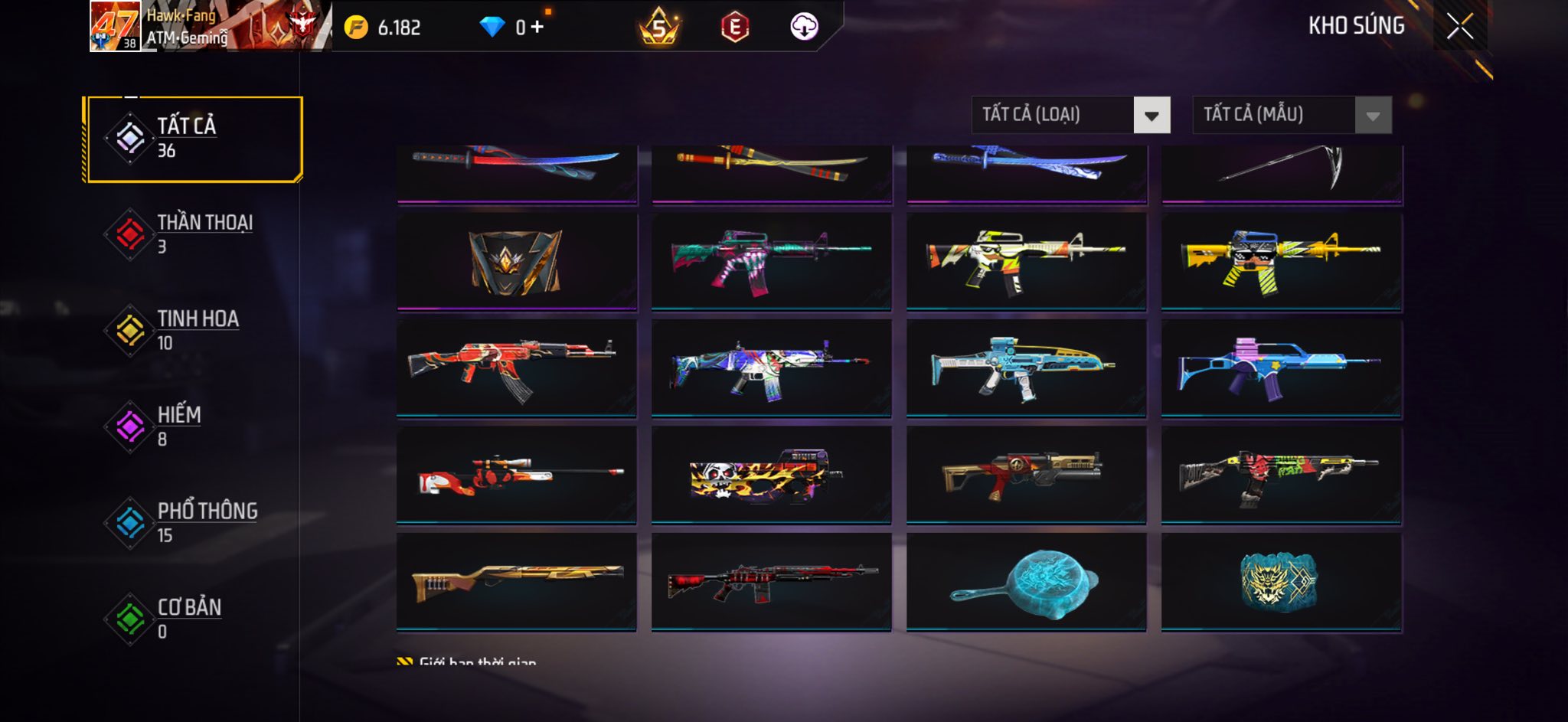The height and width of the screenshot is (722, 1568).
Task: Open the Tất Cả (Mẫu) dropdown
Action: [1292, 116]
